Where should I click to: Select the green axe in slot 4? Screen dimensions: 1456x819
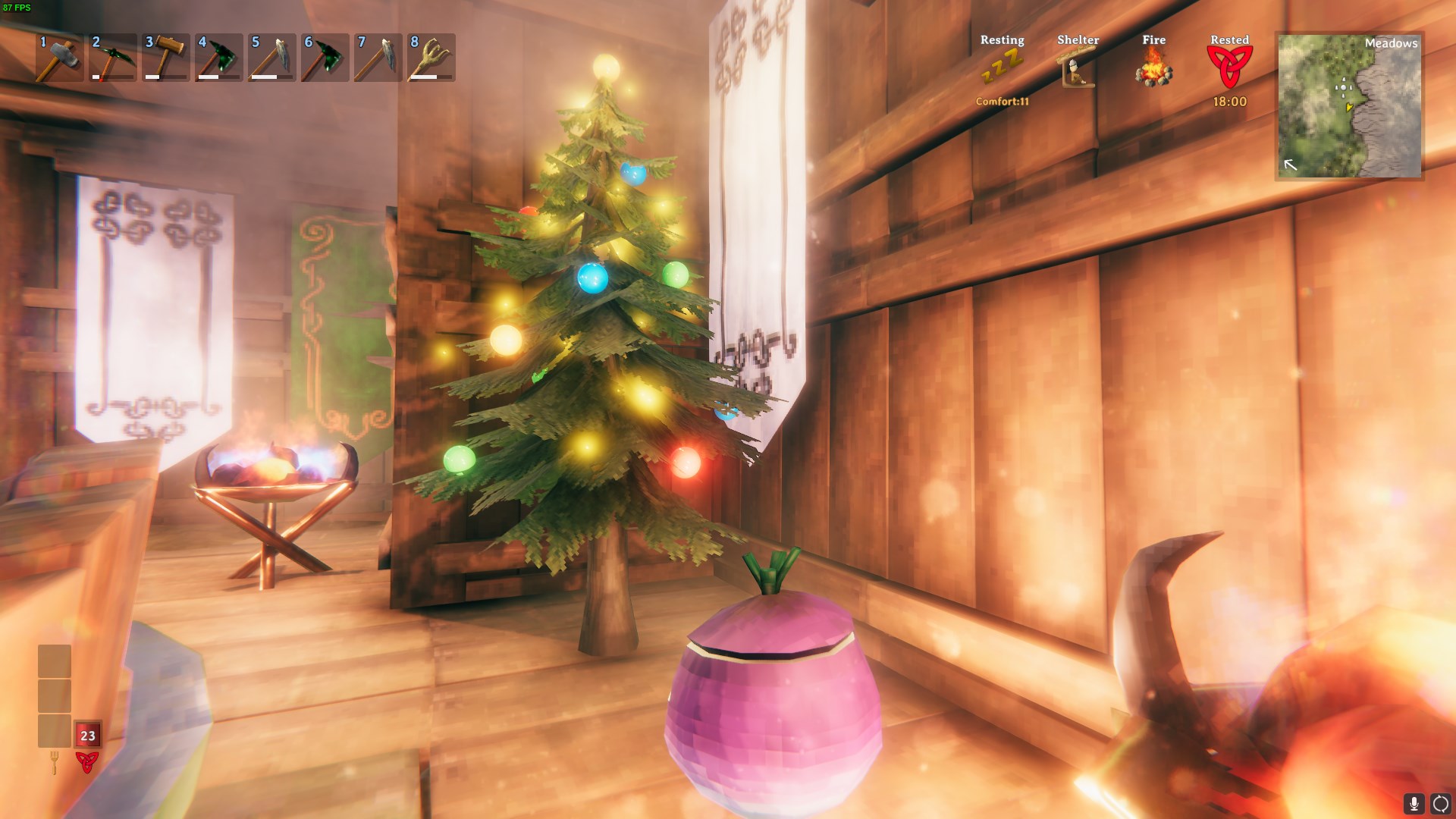click(218, 58)
